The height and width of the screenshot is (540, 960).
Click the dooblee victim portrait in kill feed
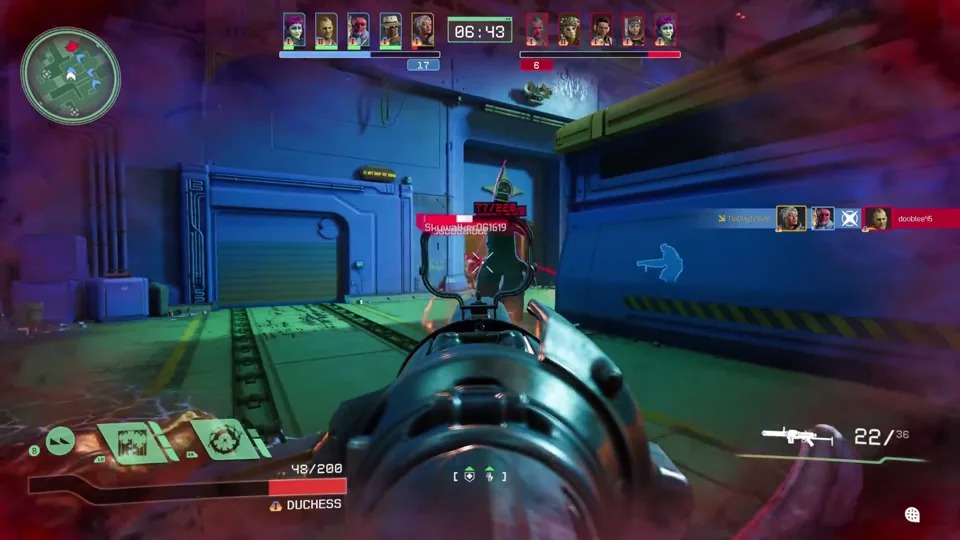point(877,218)
